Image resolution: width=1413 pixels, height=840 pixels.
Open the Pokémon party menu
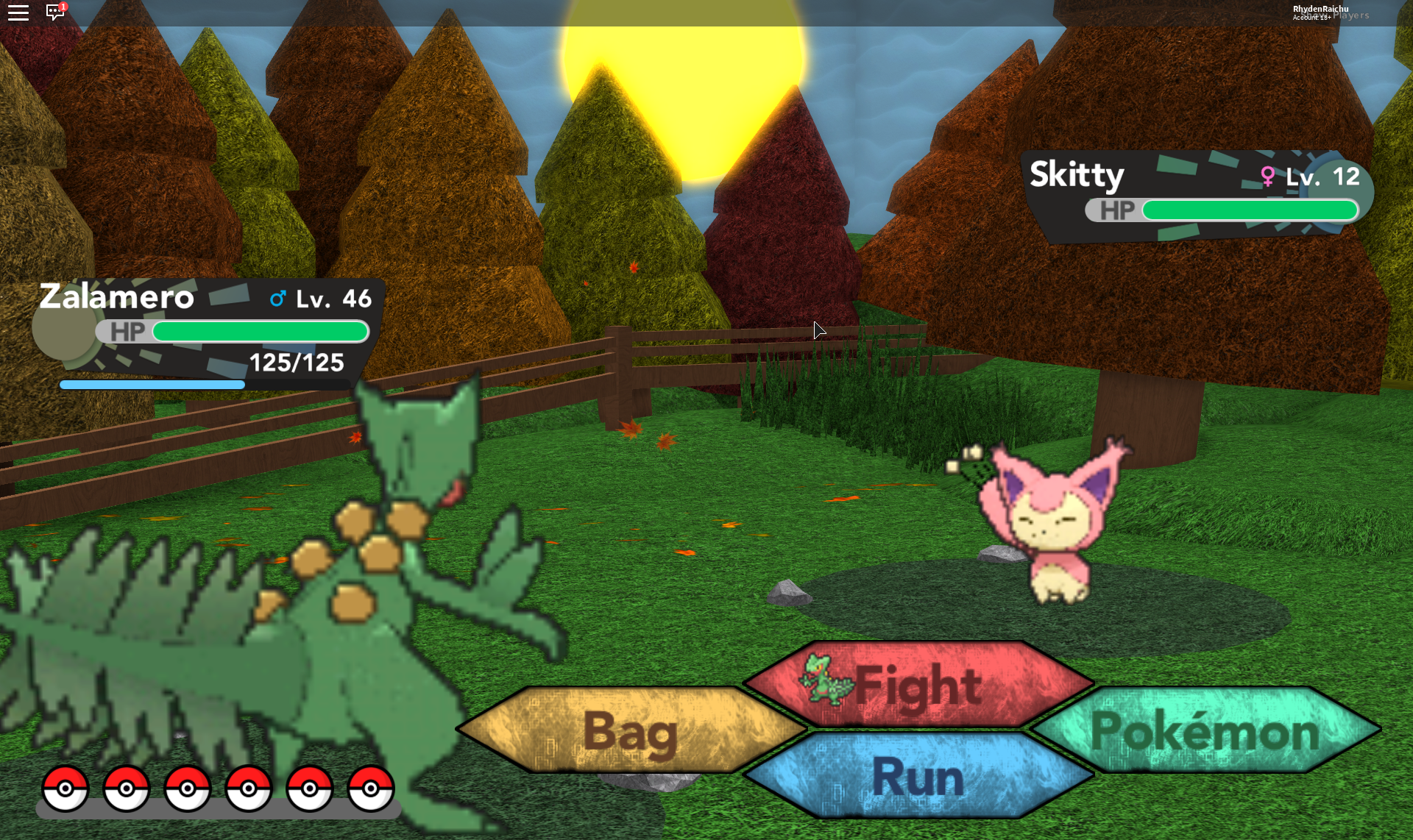(x=1205, y=730)
